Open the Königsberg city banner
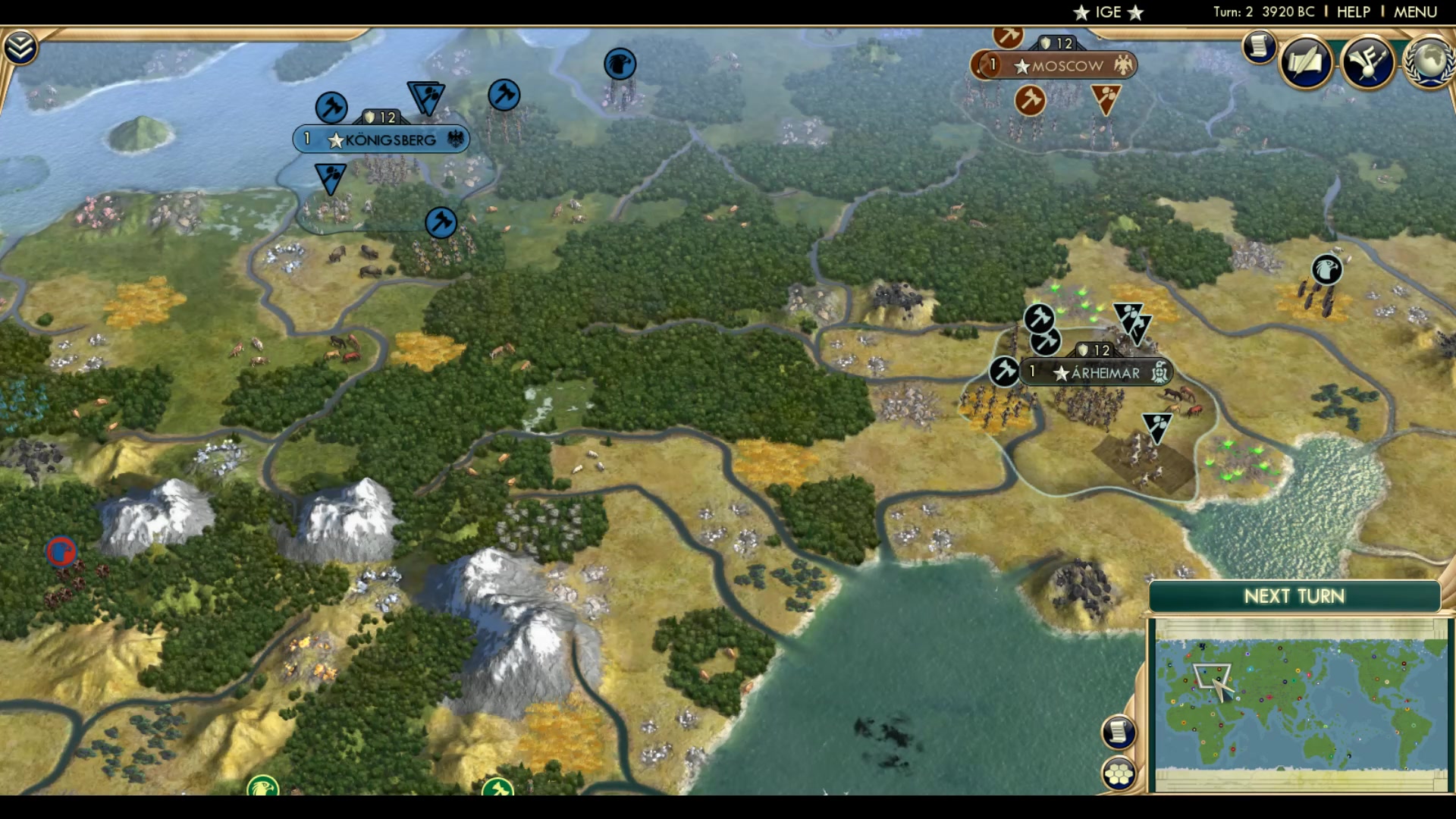The image size is (1456, 819). pyautogui.click(x=381, y=139)
